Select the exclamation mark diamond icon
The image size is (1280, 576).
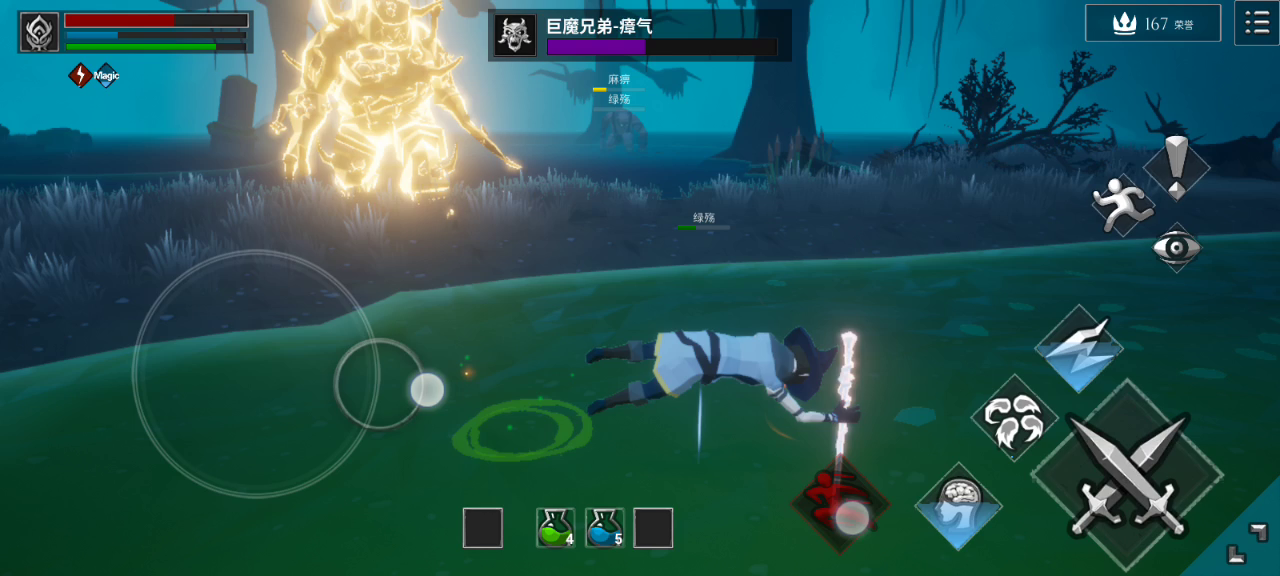coord(1176,166)
